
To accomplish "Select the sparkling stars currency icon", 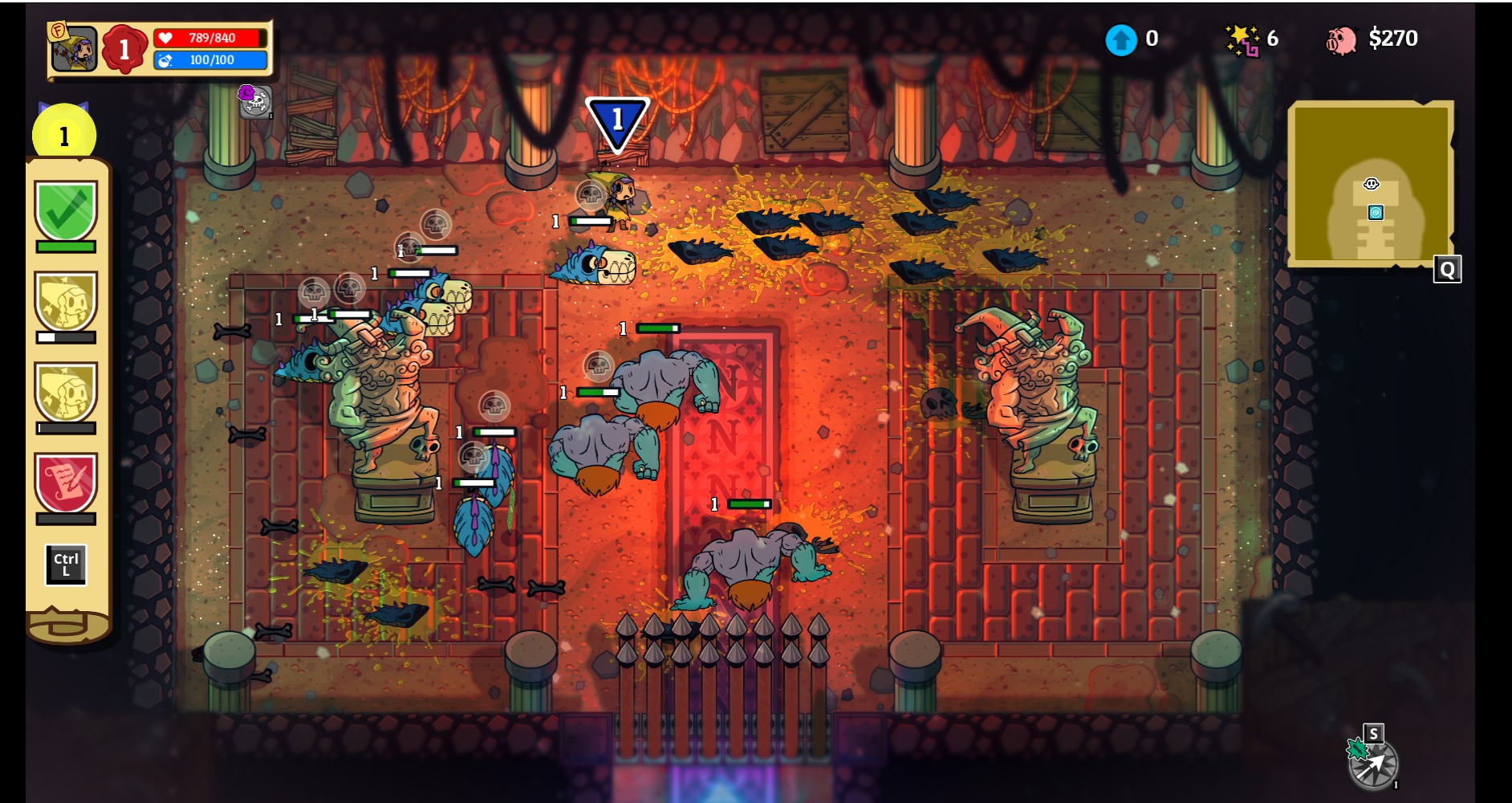I will click(x=1242, y=39).
